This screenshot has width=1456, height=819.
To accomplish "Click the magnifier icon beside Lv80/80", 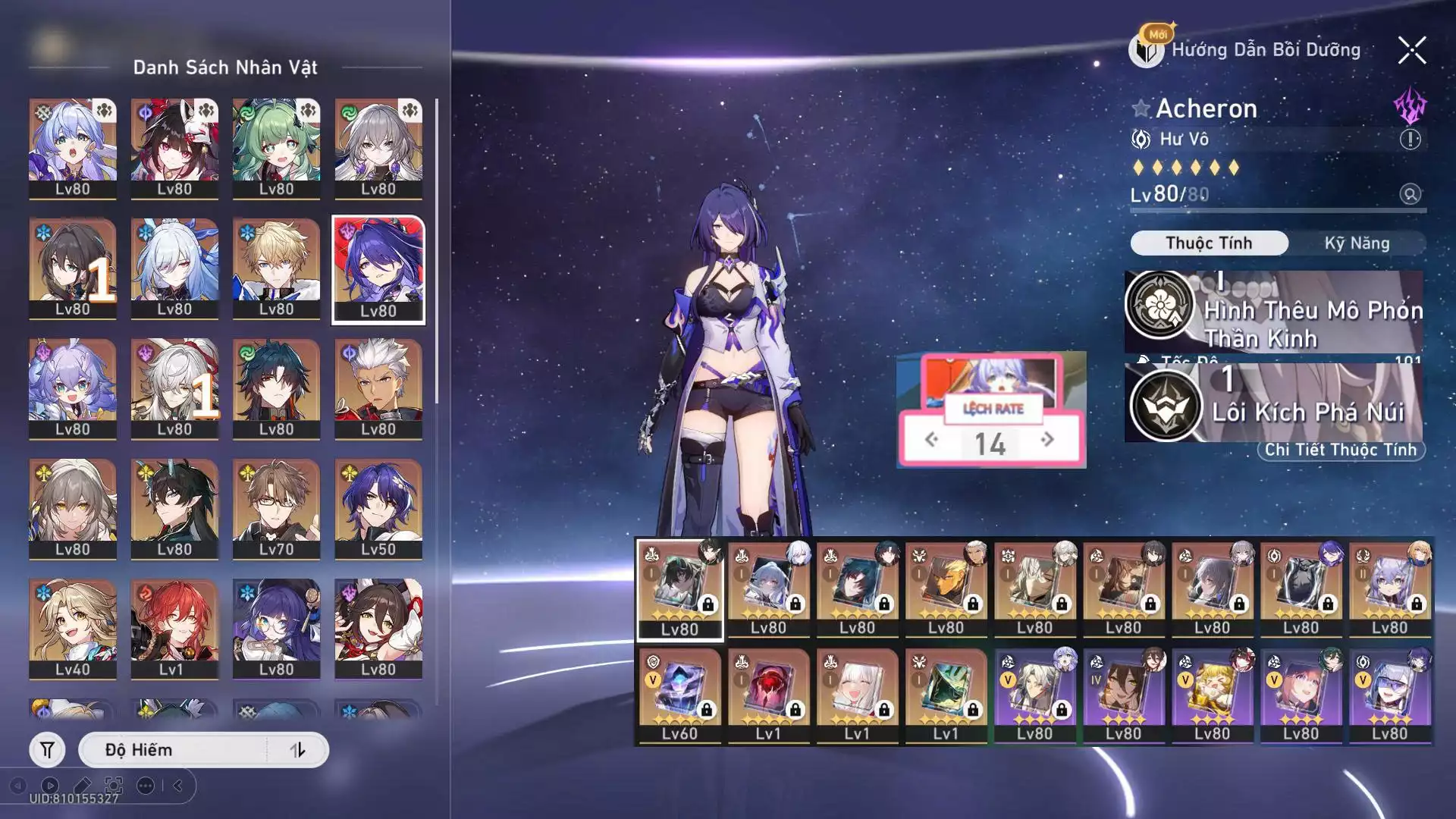I will [1410, 194].
